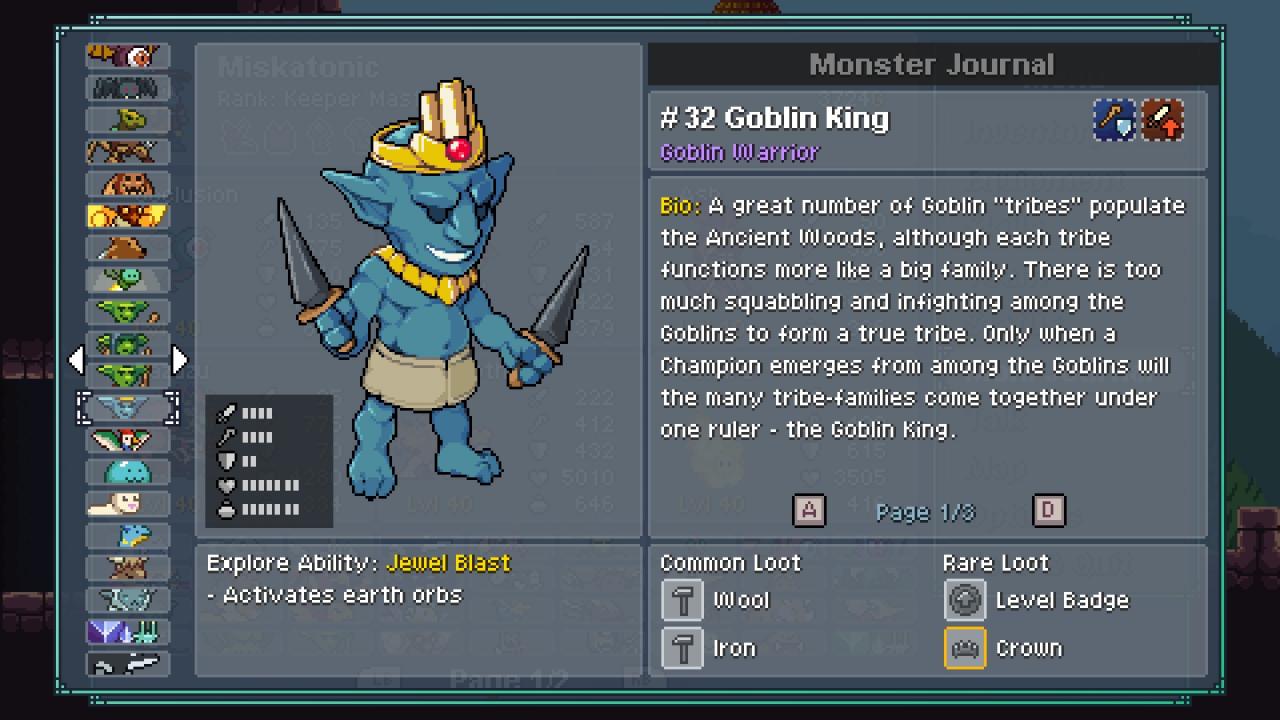
Task: Open the purple crystal monster entry
Action: click(128, 631)
